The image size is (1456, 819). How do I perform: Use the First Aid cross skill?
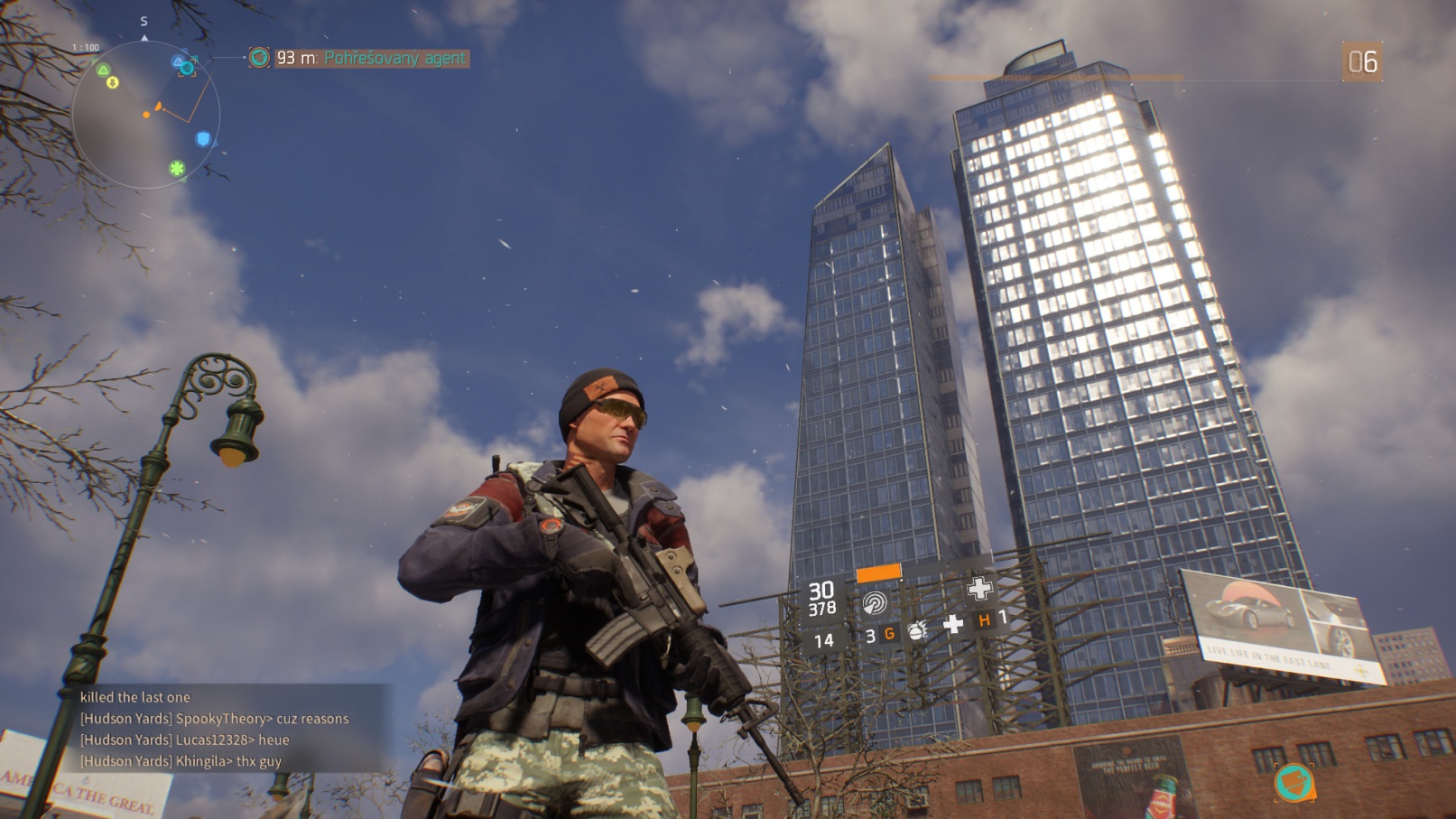979,590
